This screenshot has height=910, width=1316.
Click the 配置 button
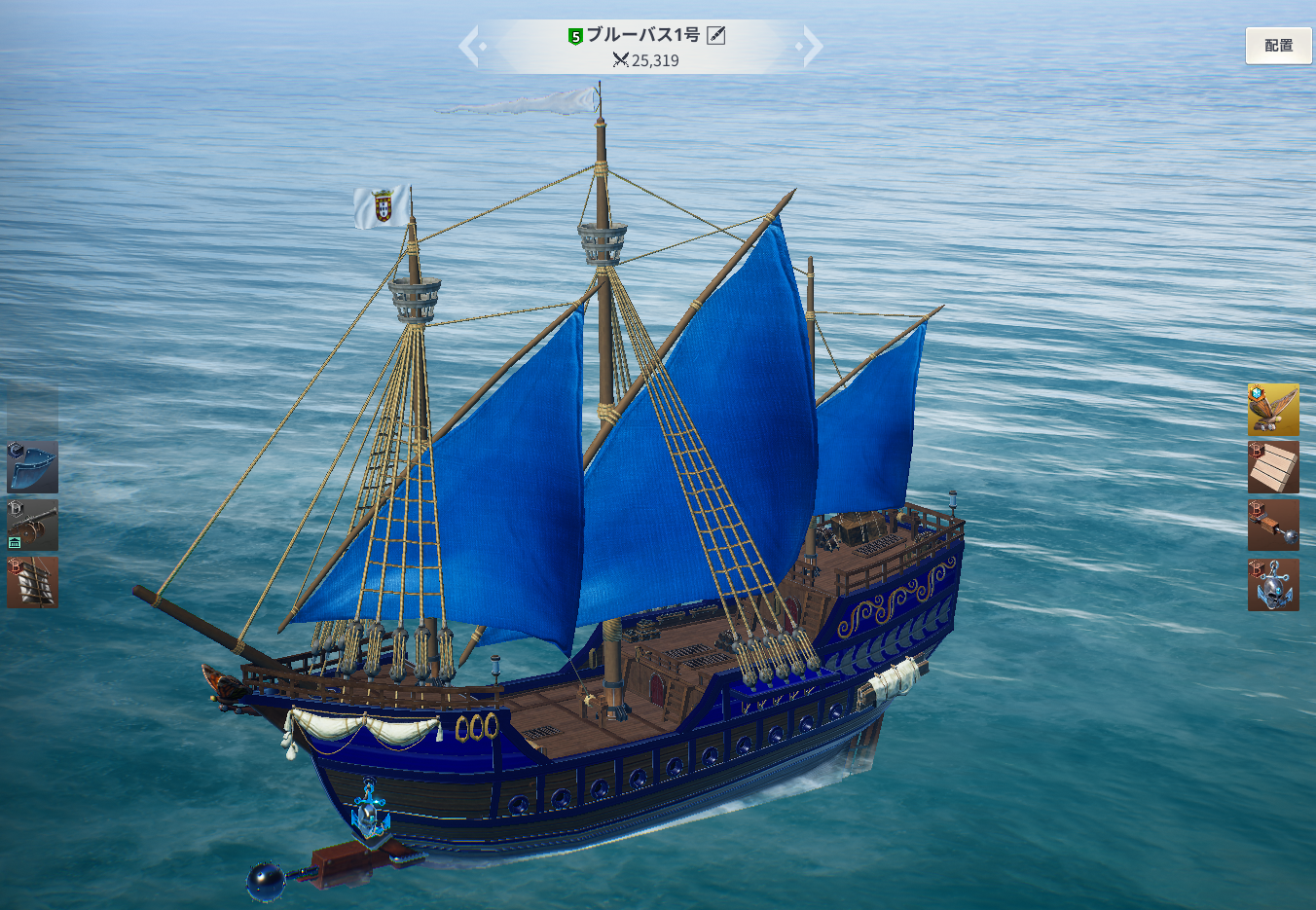(x=1278, y=46)
